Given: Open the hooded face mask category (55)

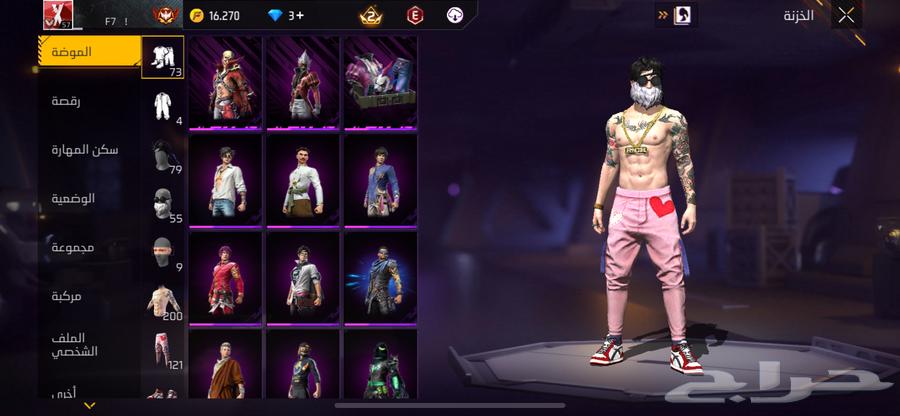Looking at the screenshot, I should [x=163, y=204].
